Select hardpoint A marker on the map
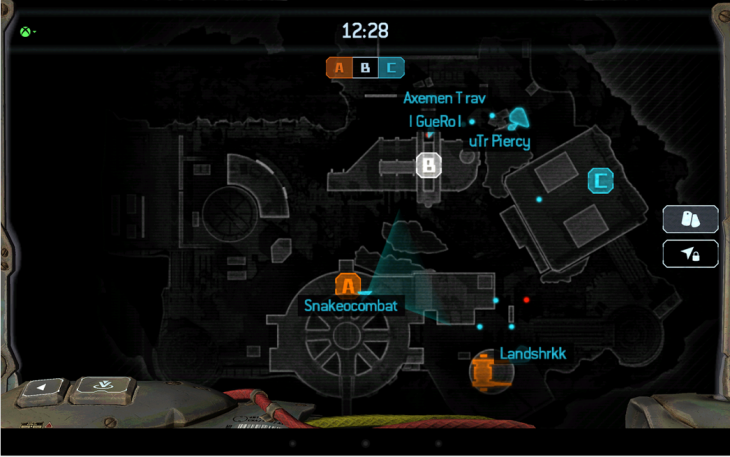The width and height of the screenshot is (730, 457). (x=347, y=285)
